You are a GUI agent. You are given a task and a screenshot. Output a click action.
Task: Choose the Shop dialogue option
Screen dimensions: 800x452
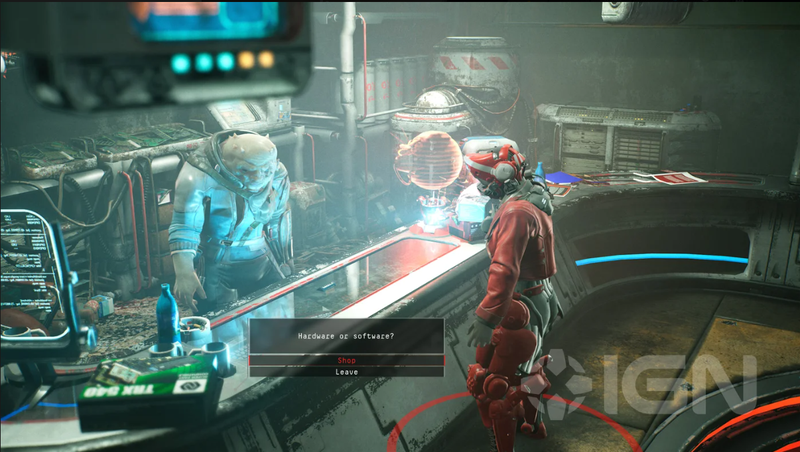coord(346,360)
